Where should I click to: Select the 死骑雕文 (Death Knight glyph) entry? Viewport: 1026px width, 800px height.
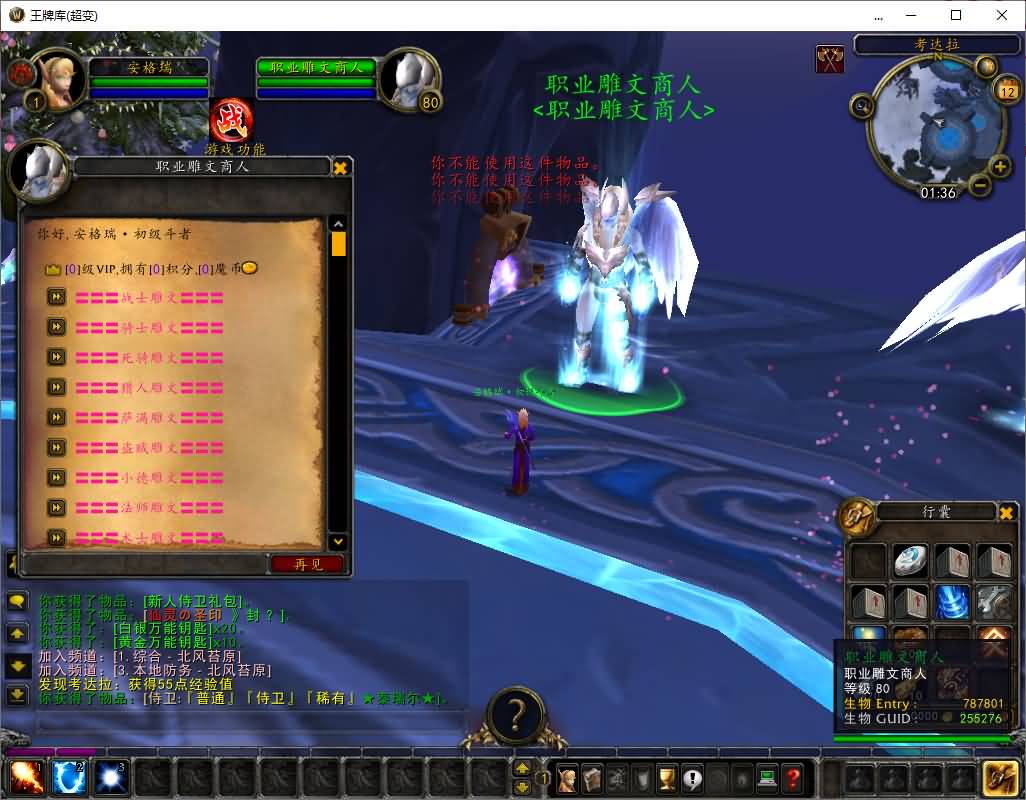click(149, 357)
